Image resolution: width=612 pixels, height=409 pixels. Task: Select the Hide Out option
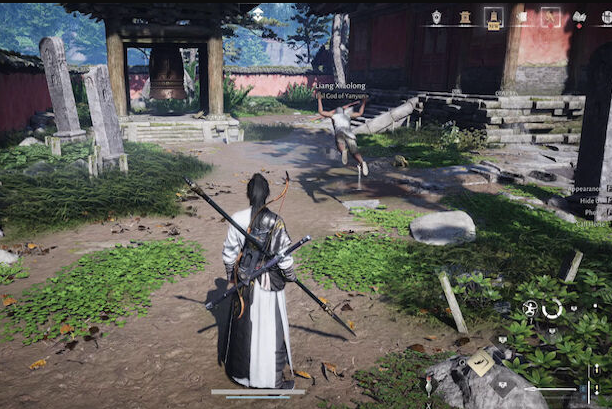pyautogui.click(x=589, y=200)
